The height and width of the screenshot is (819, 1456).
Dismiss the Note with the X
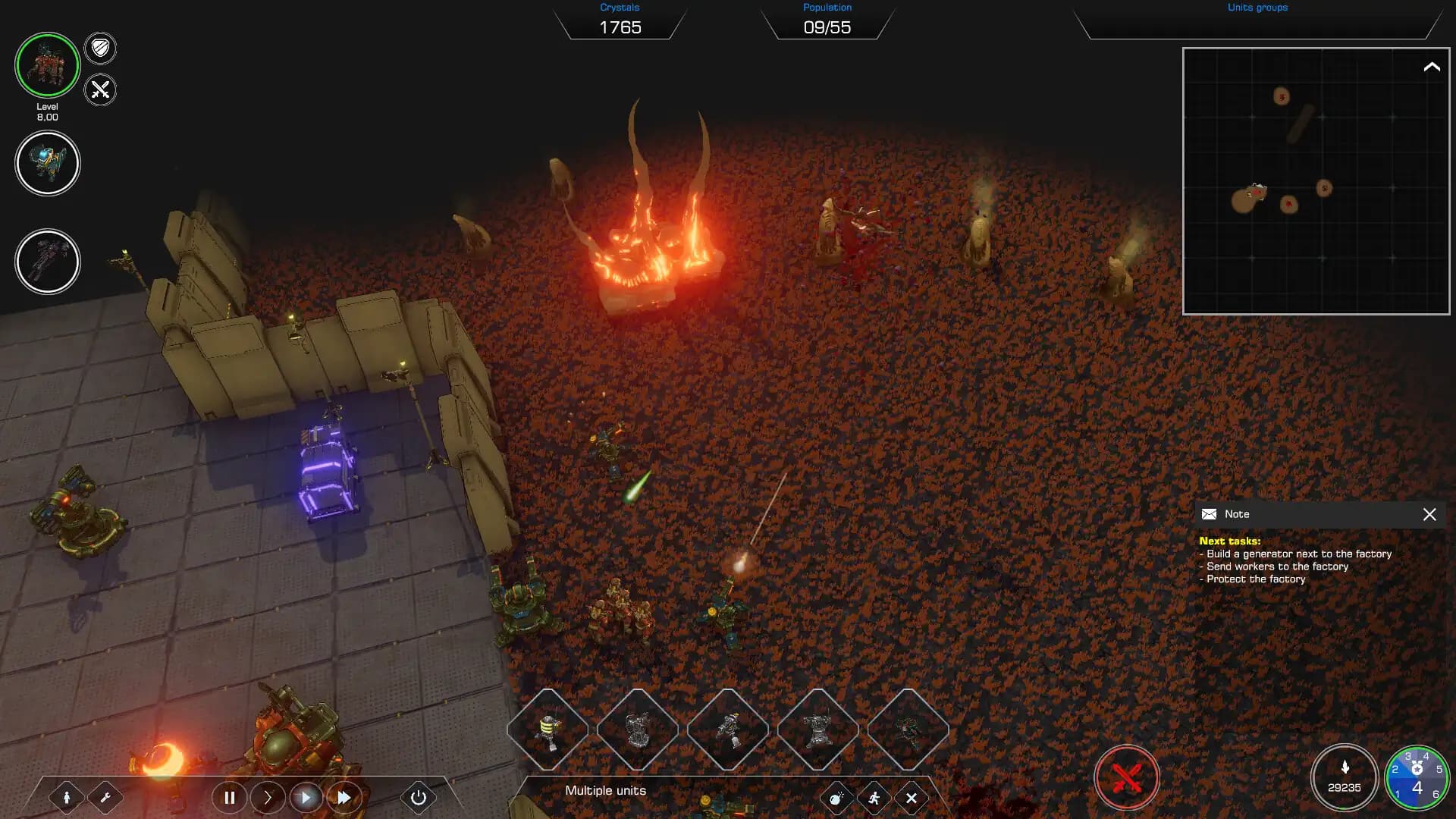click(x=1430, y=514)
